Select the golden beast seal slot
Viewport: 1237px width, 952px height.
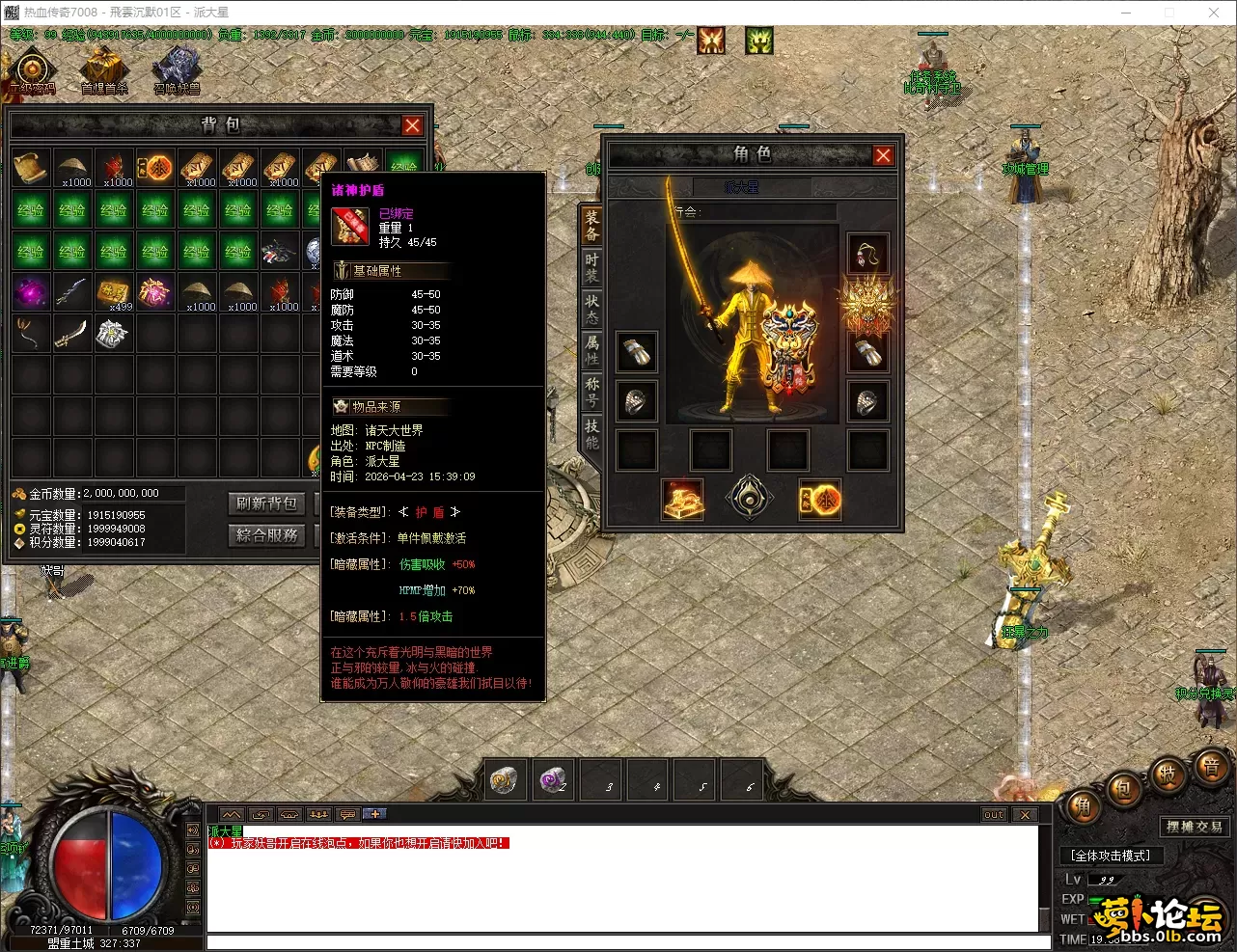[866, 305]
